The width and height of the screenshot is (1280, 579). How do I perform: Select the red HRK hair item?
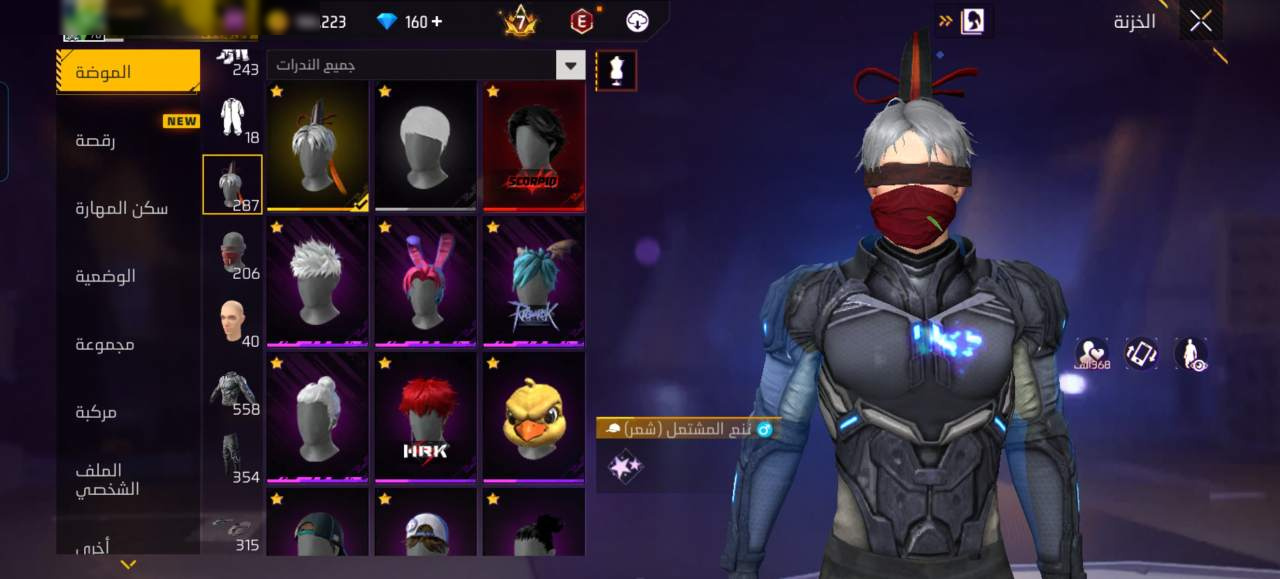click(x=426, y=418)
